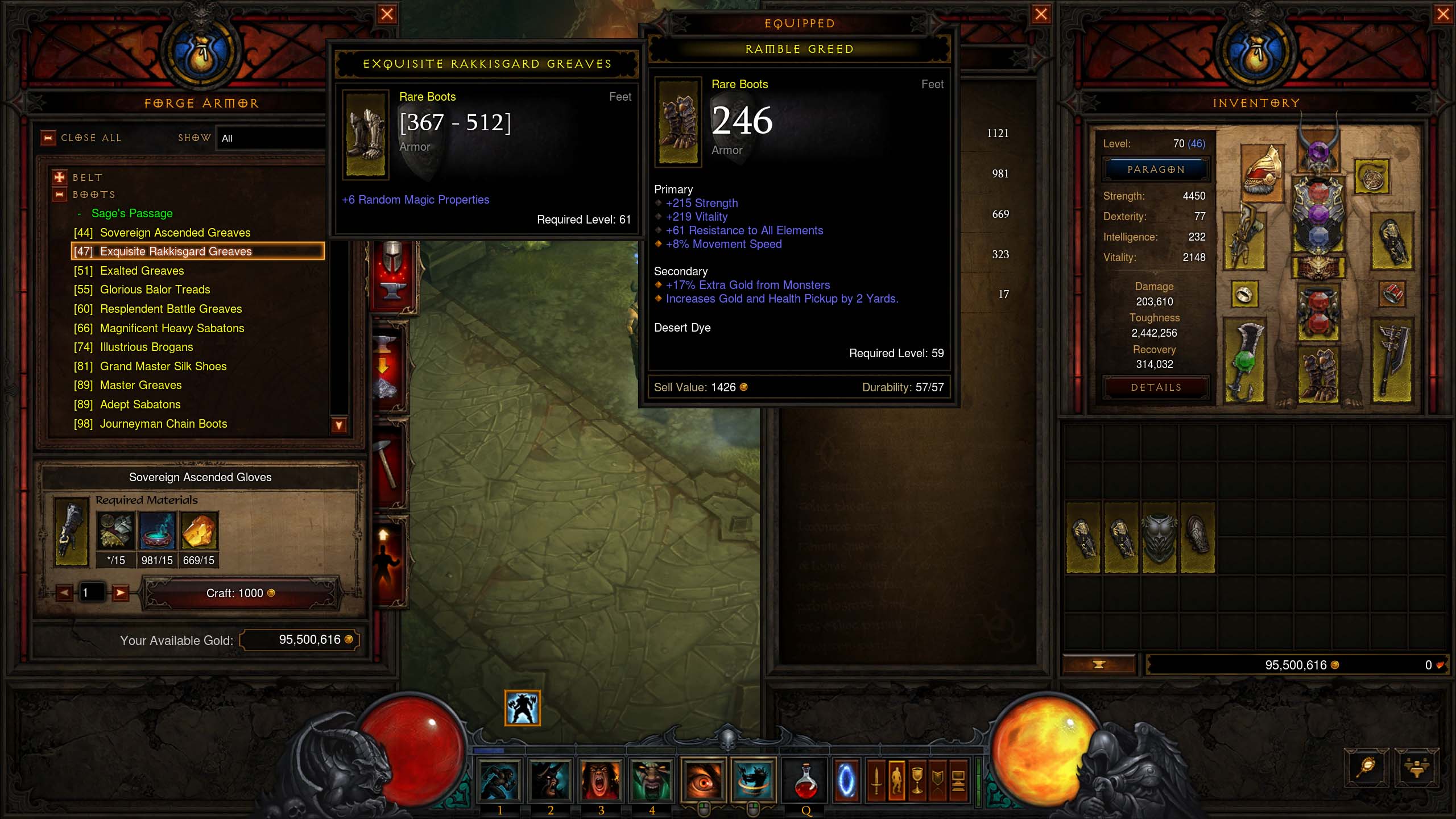Show character Details stats

tap(1156, 387)
